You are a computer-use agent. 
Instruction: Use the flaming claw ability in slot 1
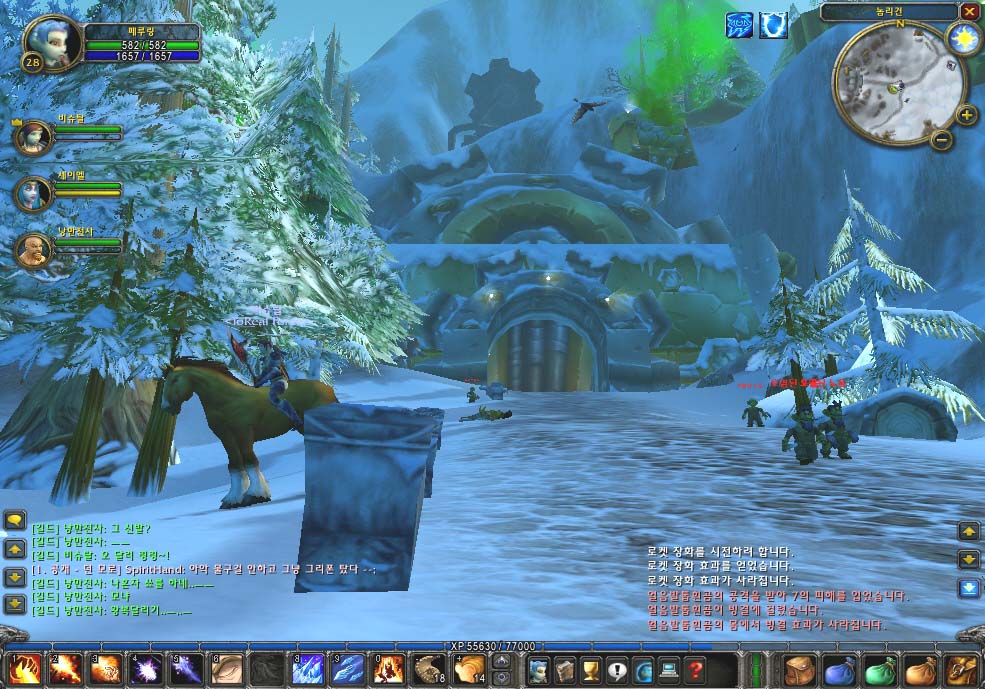(24, 668)
